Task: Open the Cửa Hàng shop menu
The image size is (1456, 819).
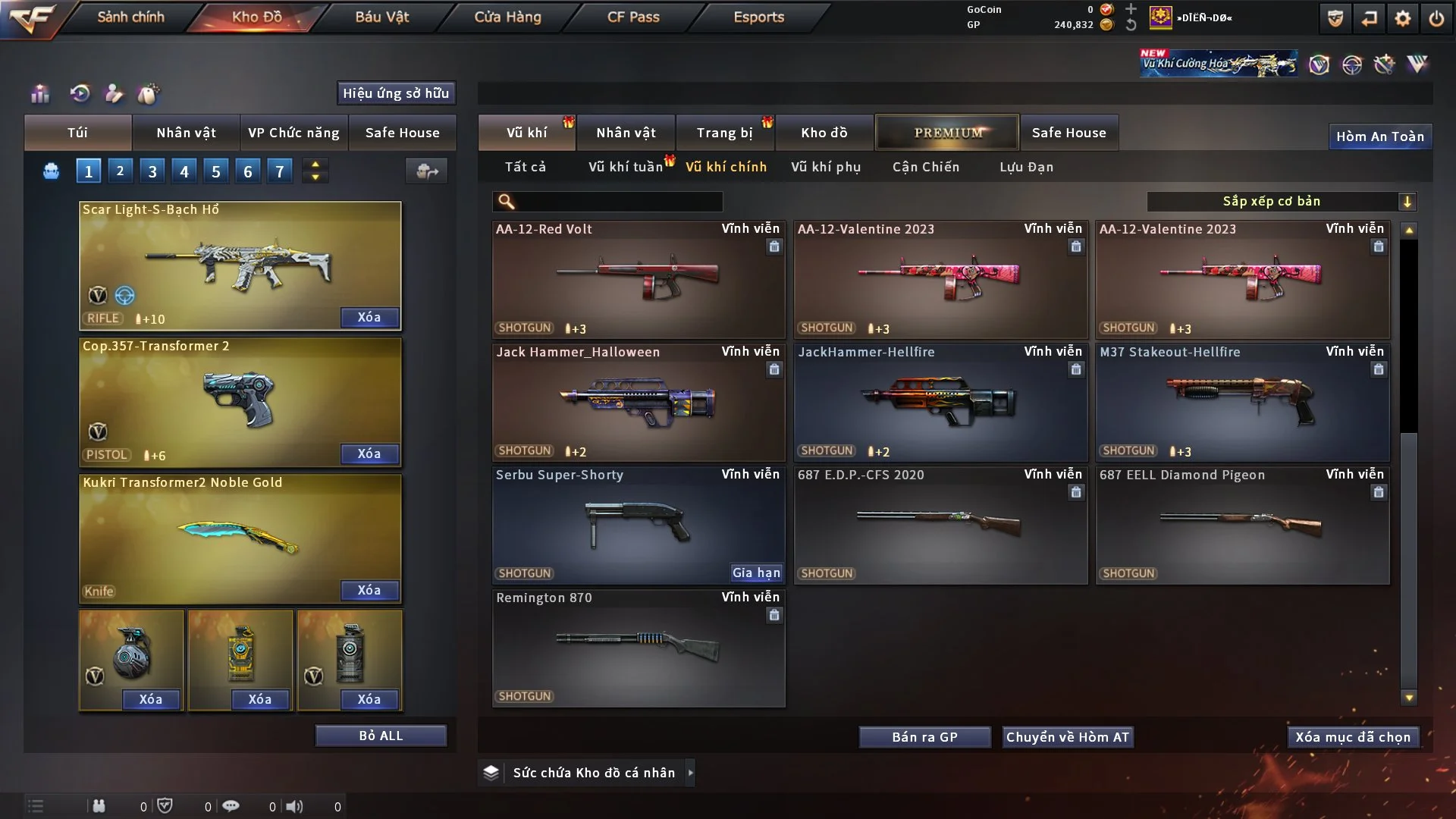Action: tap(507, 17)
